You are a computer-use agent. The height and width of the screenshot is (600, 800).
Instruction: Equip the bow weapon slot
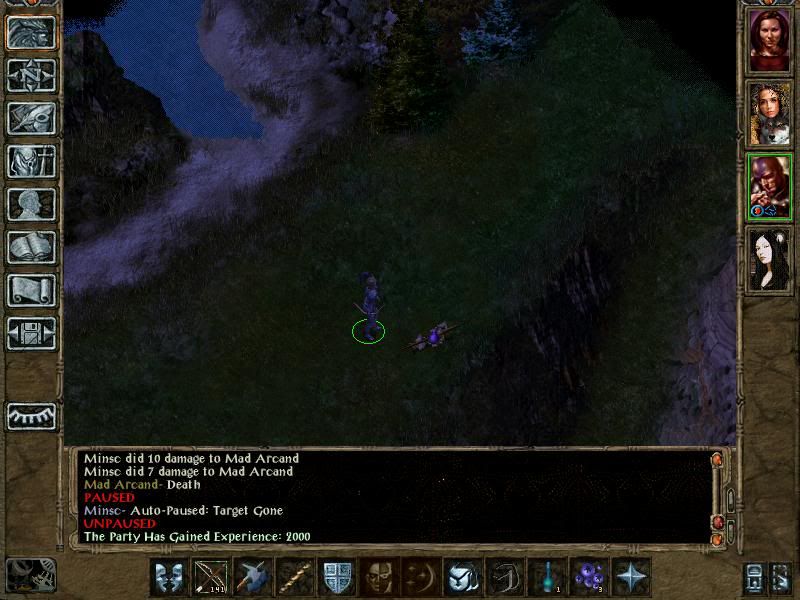(x=210, y=577)
